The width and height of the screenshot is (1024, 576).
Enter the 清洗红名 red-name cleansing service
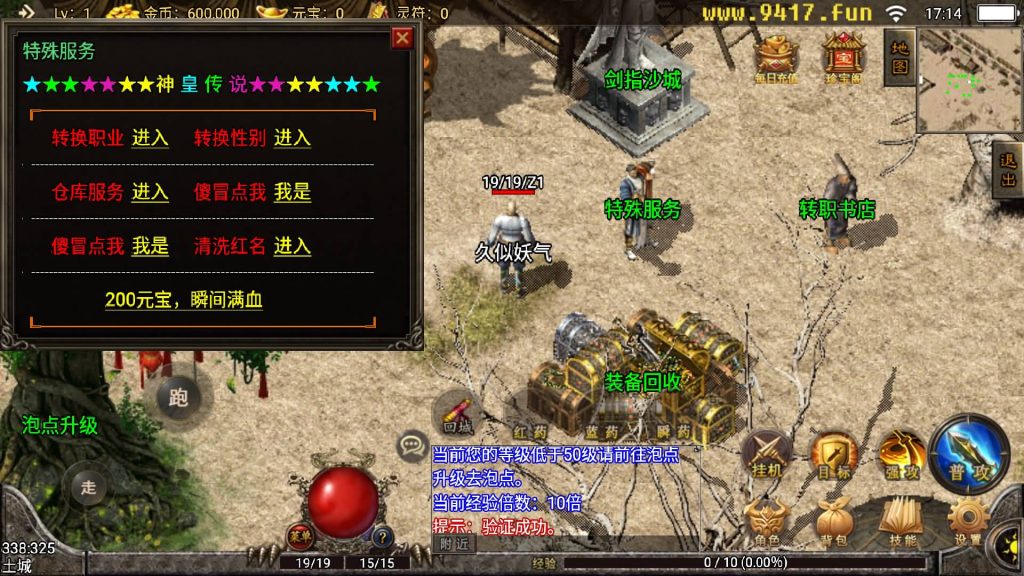coord(292,246)
